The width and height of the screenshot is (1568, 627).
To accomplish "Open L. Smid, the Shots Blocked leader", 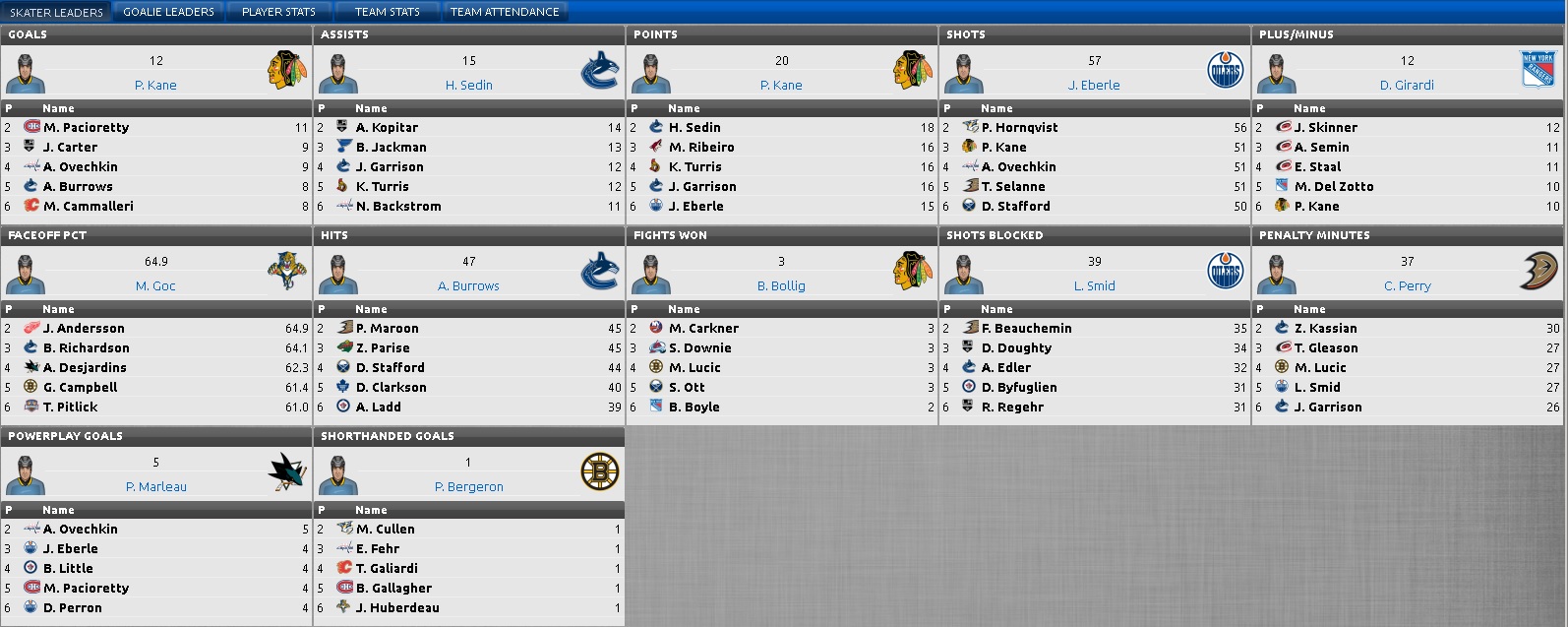I will click(x=1094, y=286).
